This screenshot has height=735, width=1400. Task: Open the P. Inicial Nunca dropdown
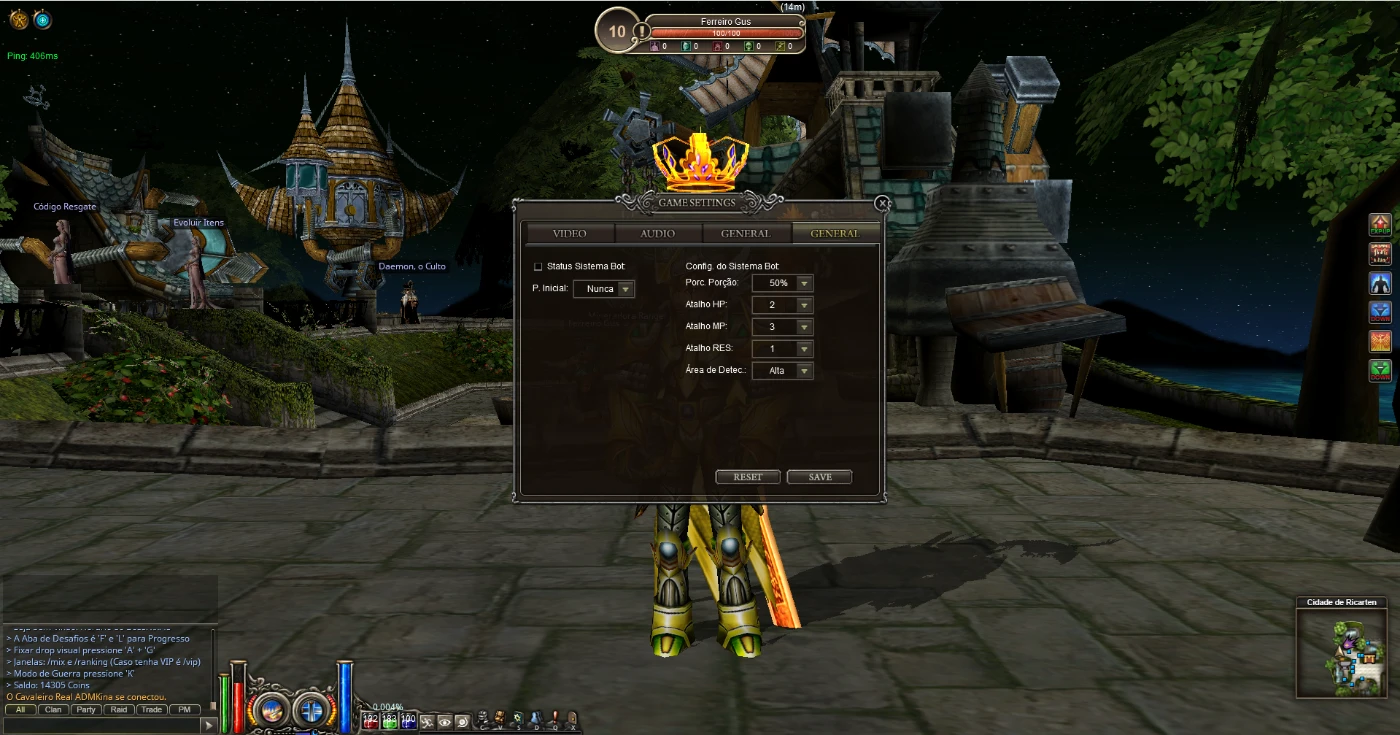tap(604, 288)
